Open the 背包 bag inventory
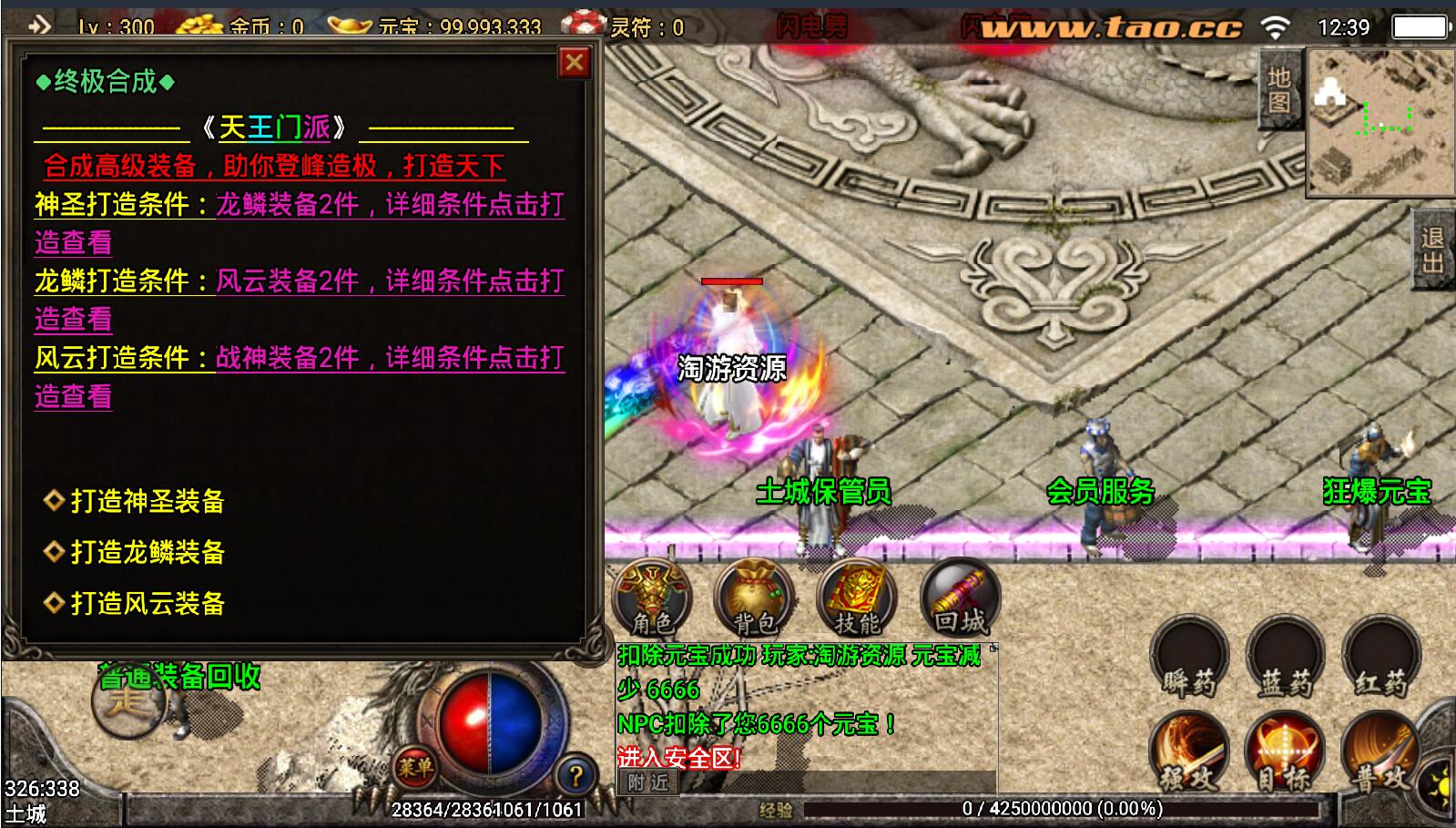The image size is (1456, 828). (755, 598)
